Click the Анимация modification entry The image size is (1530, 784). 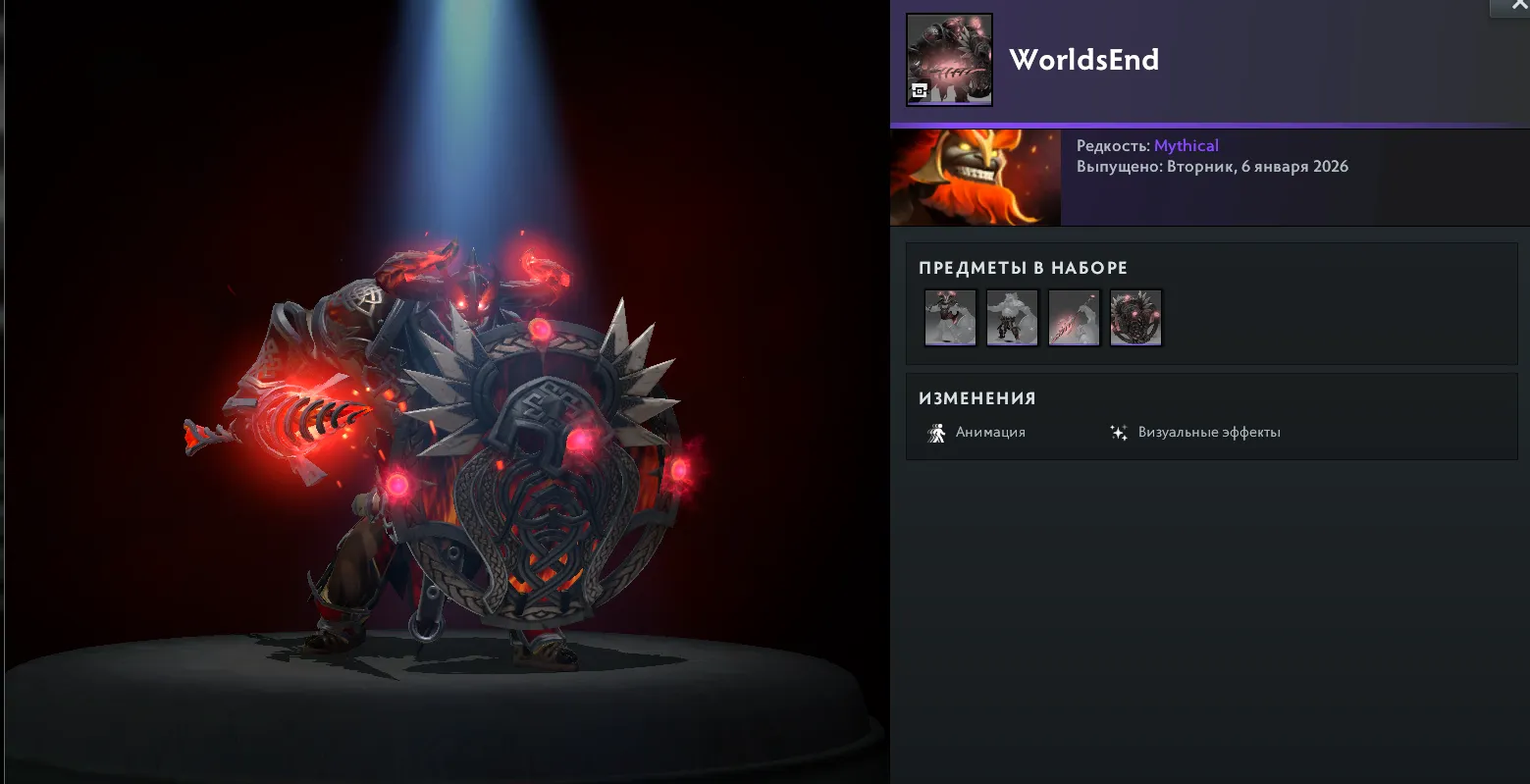[x=976, y=433]
